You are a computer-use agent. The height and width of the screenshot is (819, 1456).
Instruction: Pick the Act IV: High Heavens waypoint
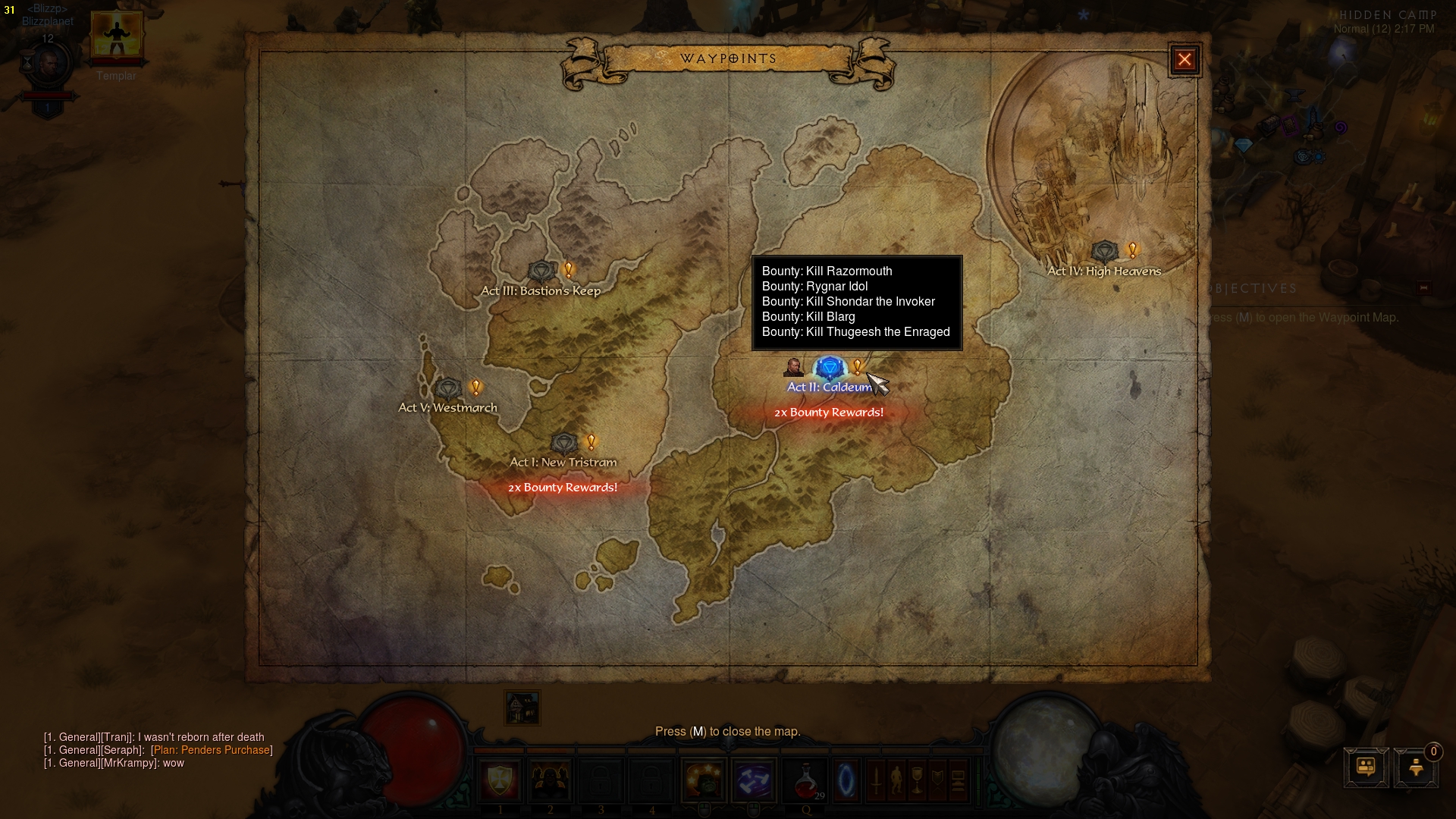coord(1104,252)
